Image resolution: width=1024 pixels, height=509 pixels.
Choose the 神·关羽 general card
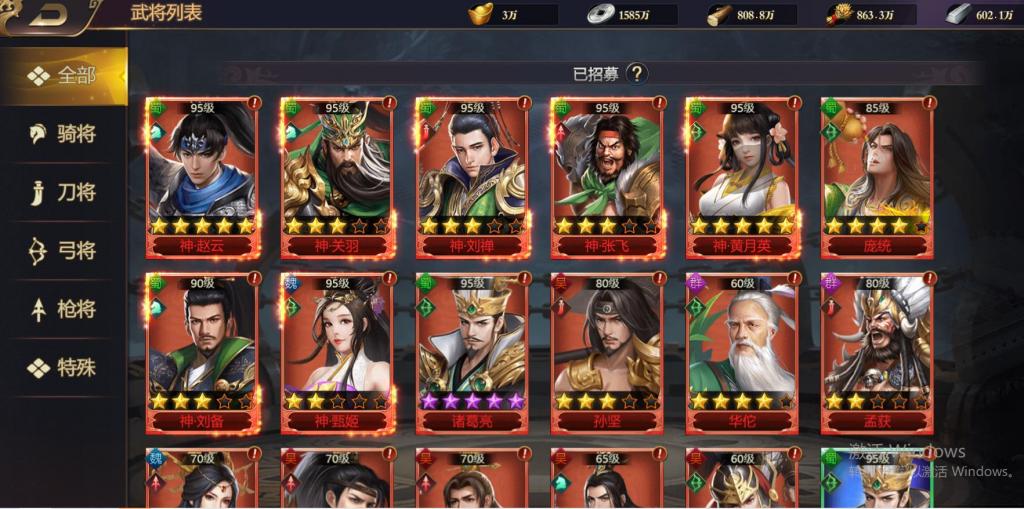pyautogui.click(x=337, y=176)
